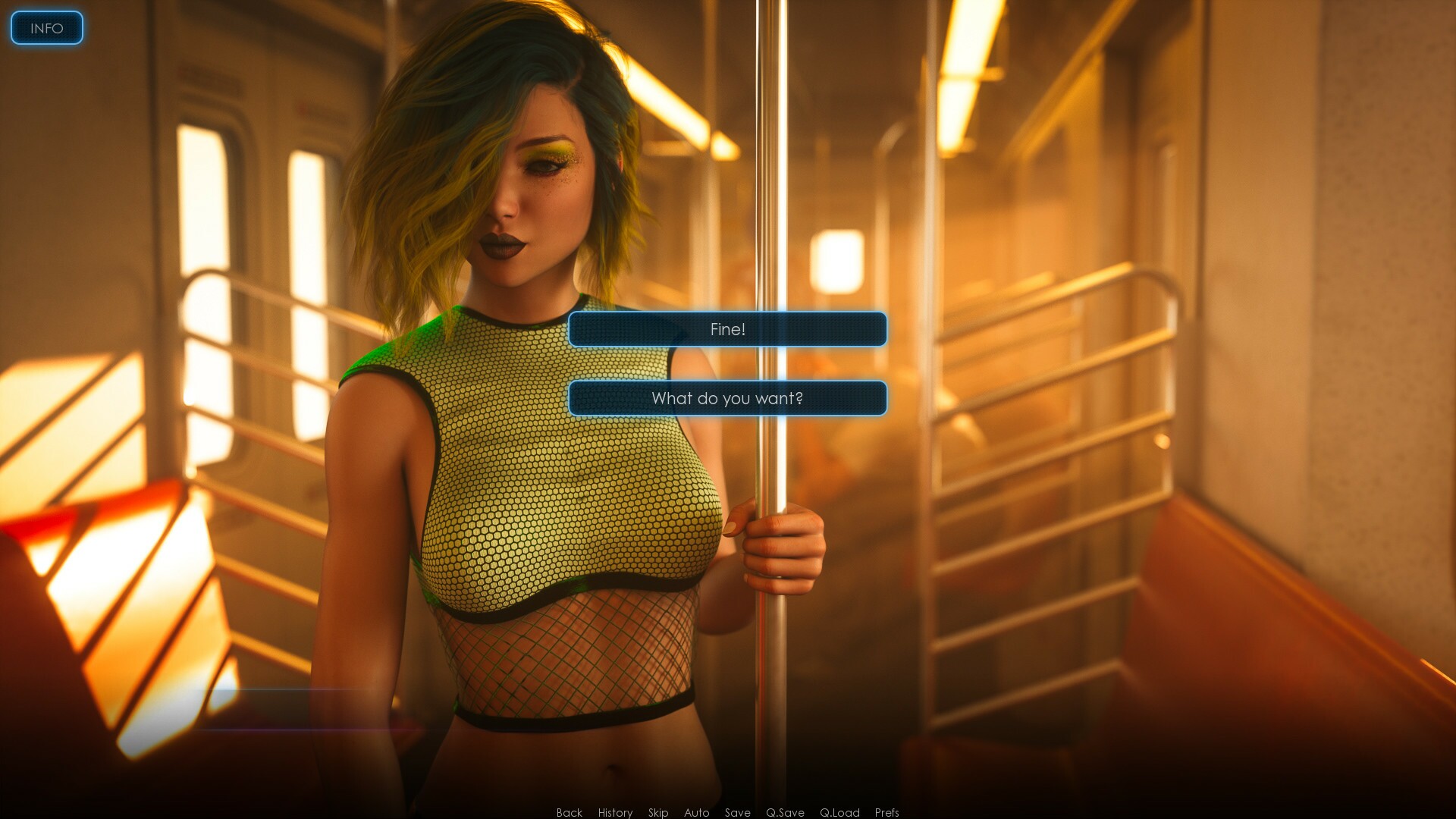Turn on automatic text playback via Auto

click(x=695, y=812)
